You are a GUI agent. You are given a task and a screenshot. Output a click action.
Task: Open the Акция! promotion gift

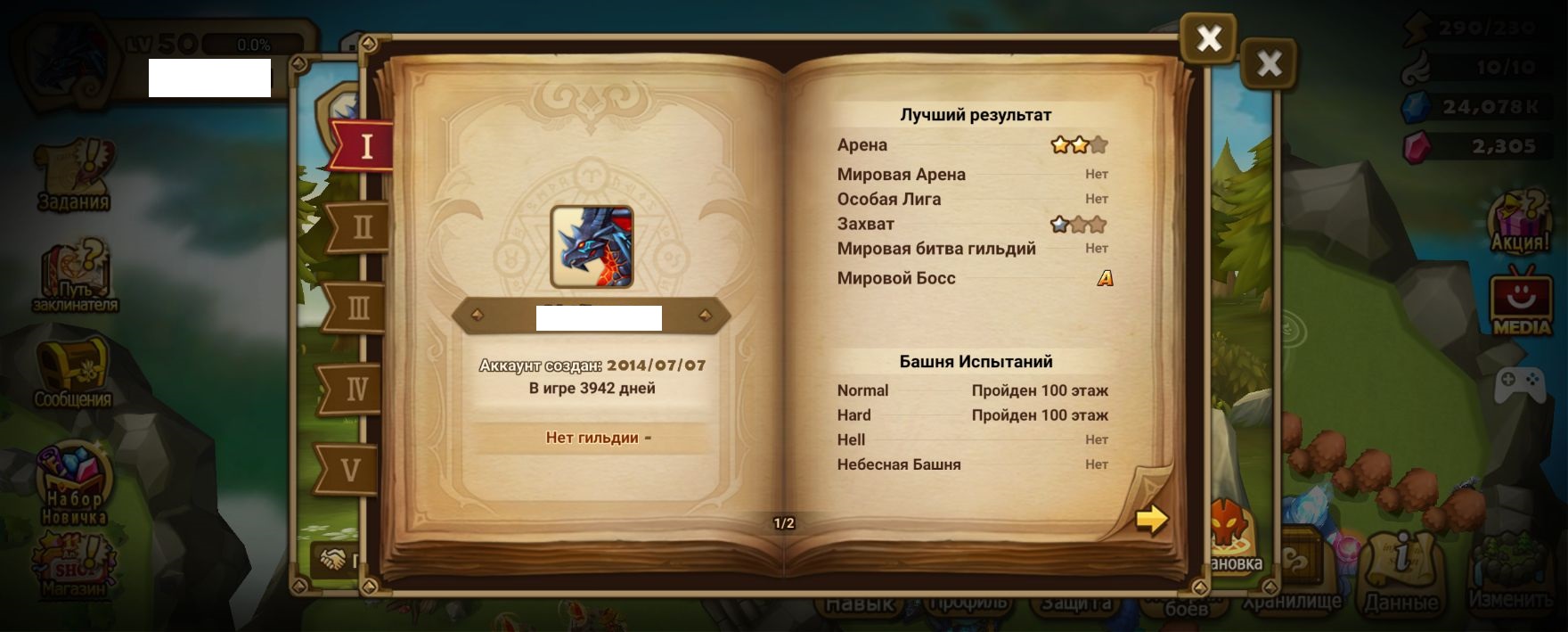coord(1521,220)
